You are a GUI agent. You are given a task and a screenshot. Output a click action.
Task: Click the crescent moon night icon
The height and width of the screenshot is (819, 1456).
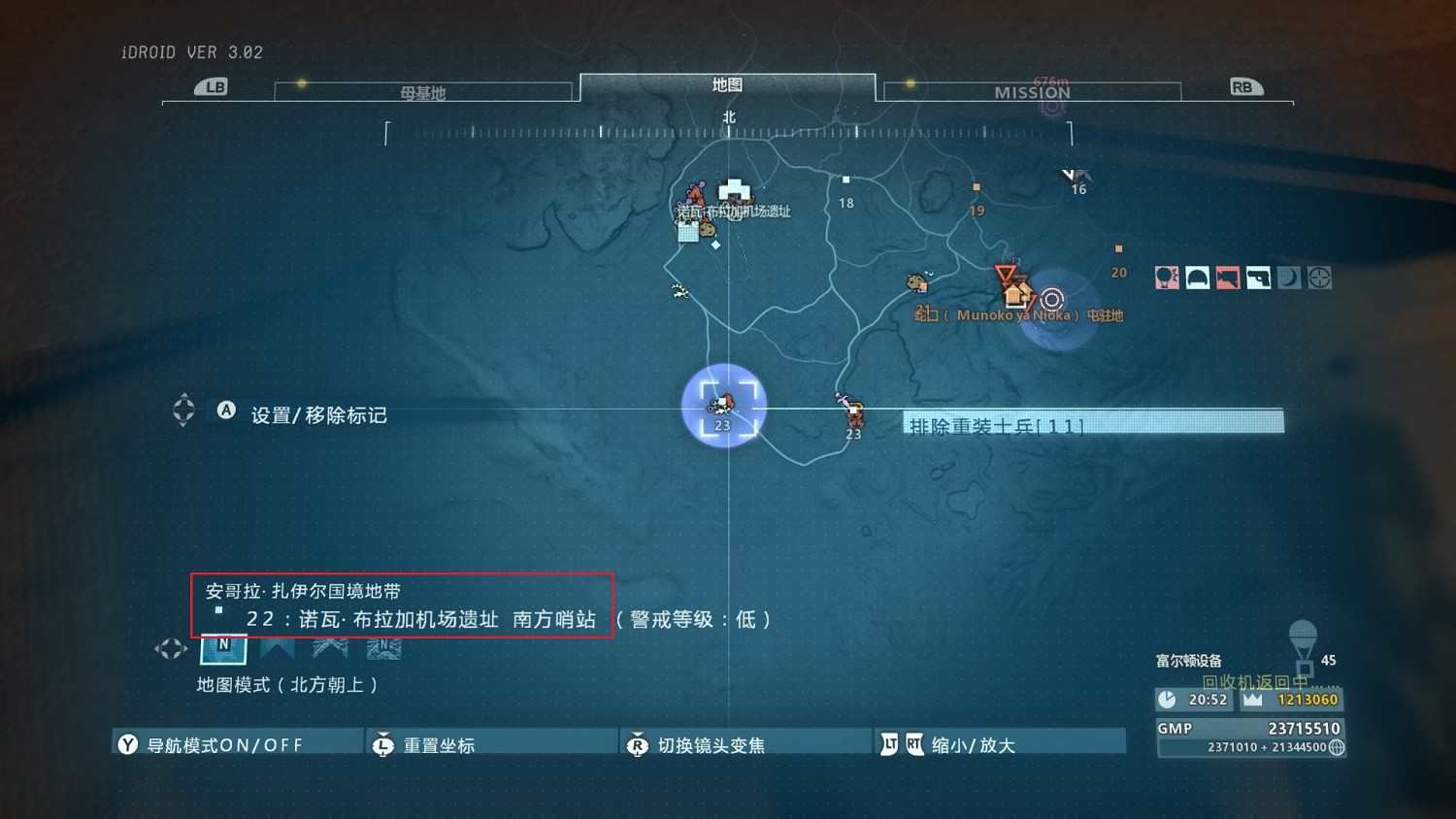1290,277
